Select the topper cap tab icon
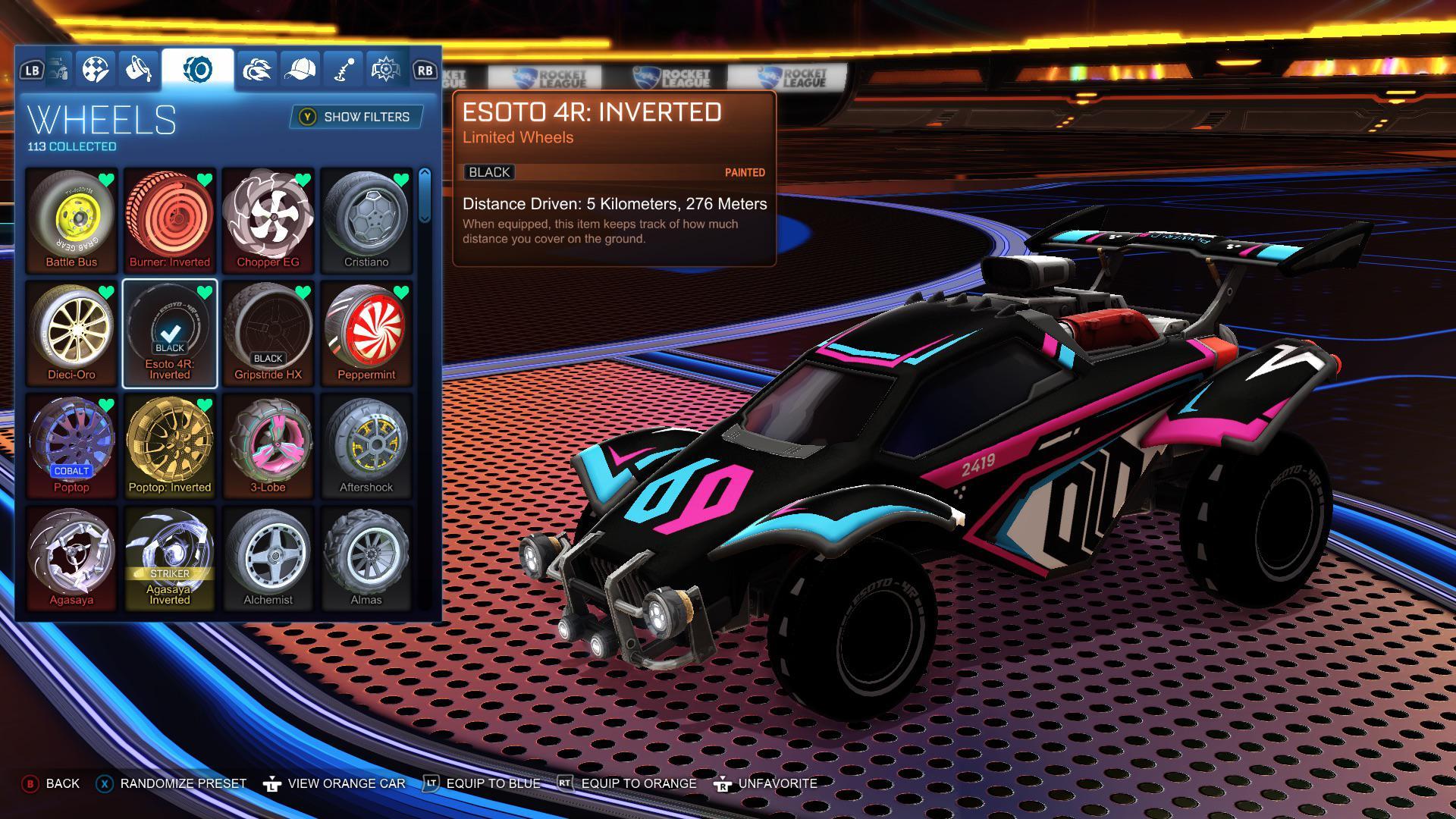The width and height of the screenshot is (1456, 819). click(300, 69)
